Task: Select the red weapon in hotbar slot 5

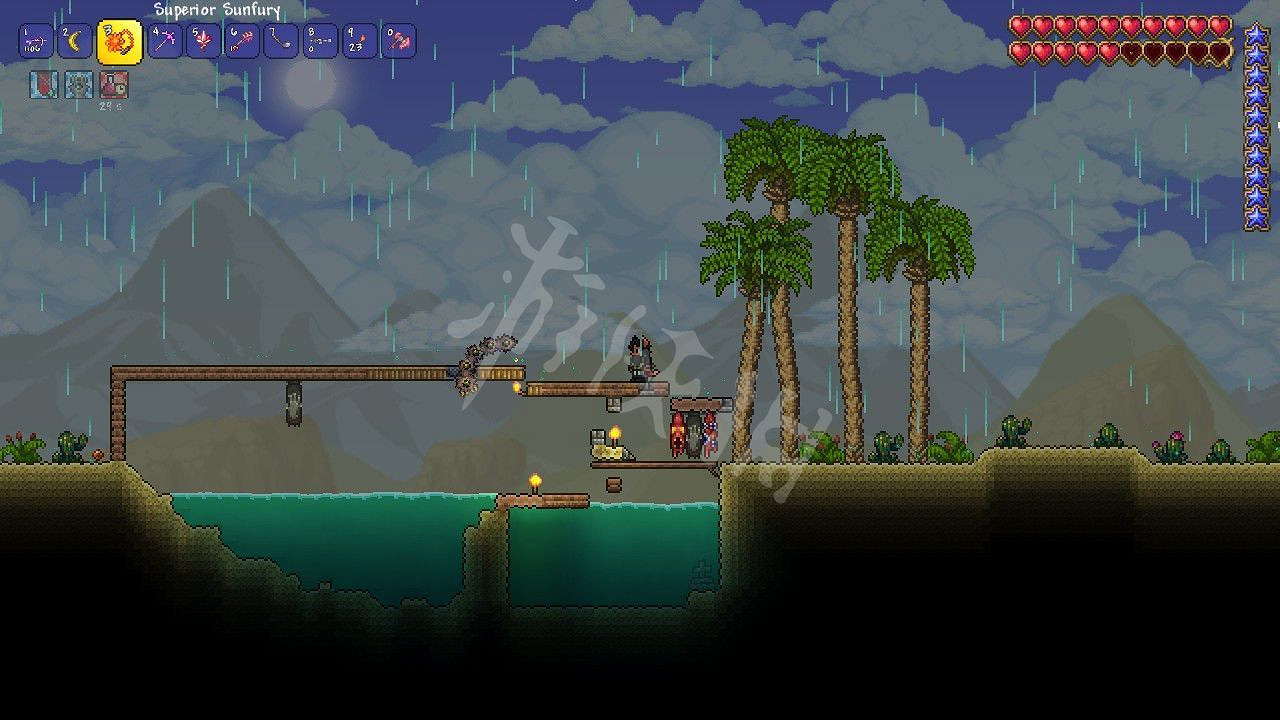Action: tap(203, 40)
